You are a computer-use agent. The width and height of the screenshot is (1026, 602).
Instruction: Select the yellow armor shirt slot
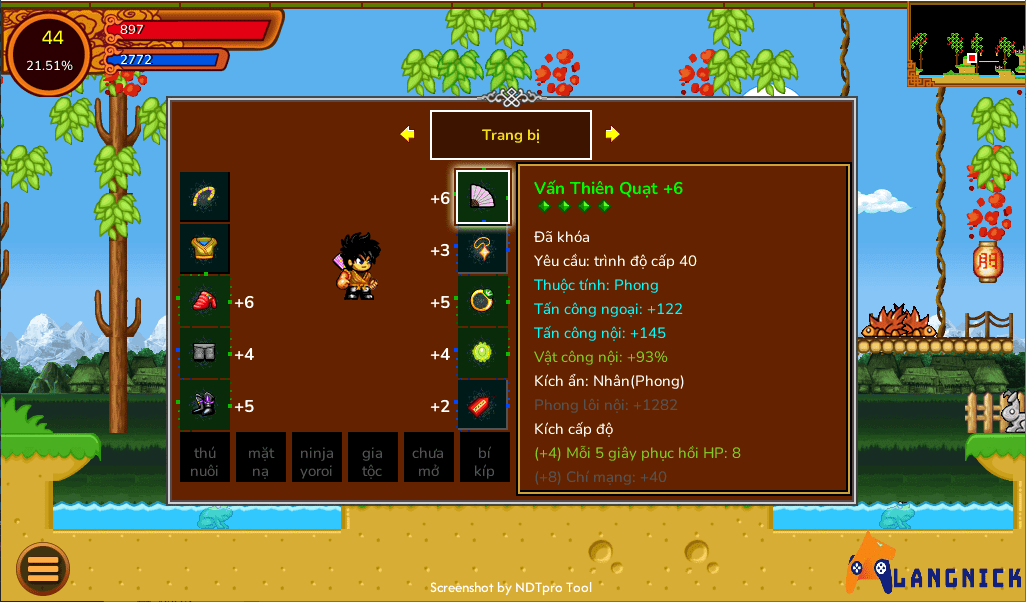click(205, 249)
